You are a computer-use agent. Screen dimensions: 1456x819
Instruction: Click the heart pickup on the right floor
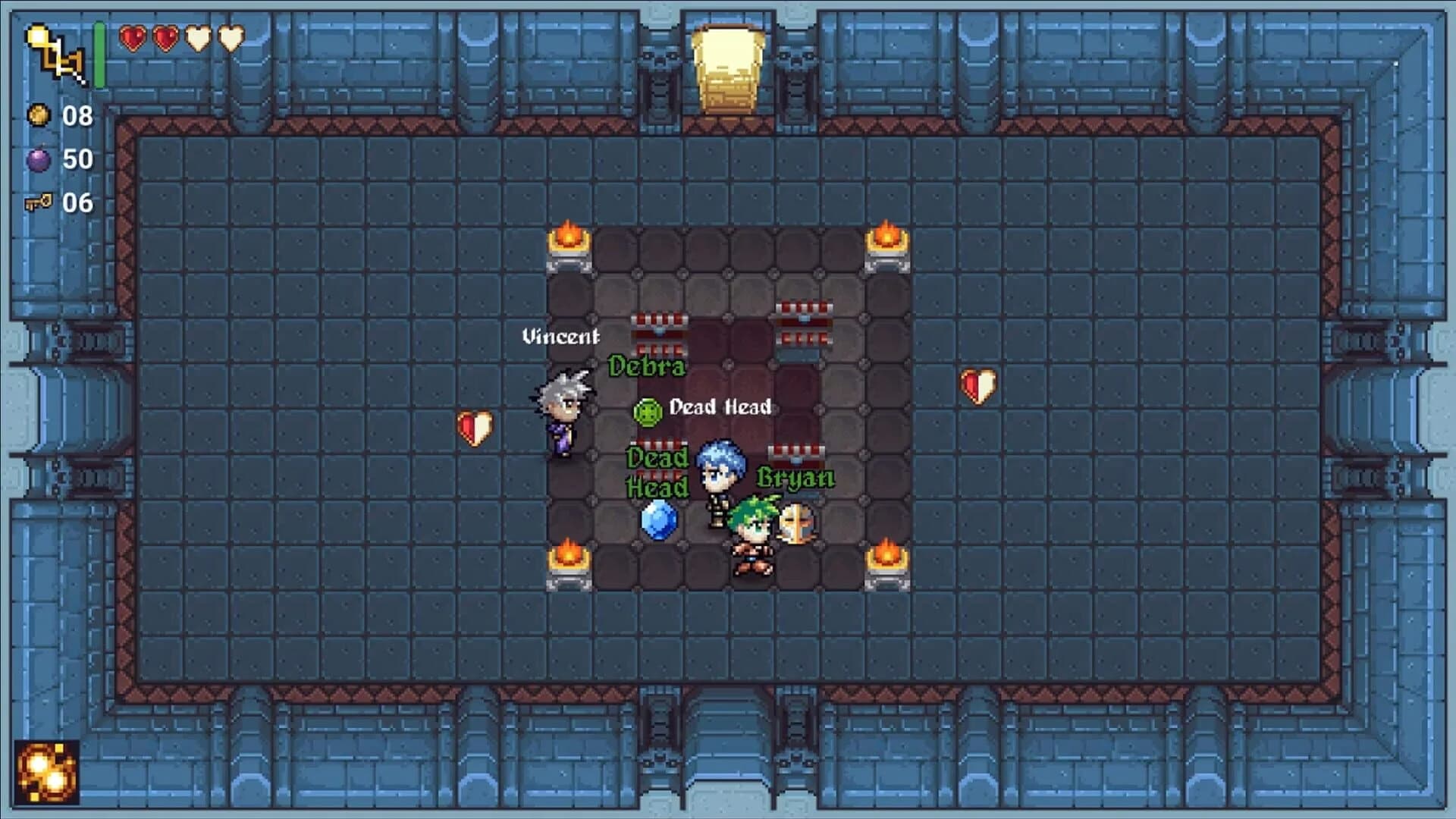coord(978,385)
